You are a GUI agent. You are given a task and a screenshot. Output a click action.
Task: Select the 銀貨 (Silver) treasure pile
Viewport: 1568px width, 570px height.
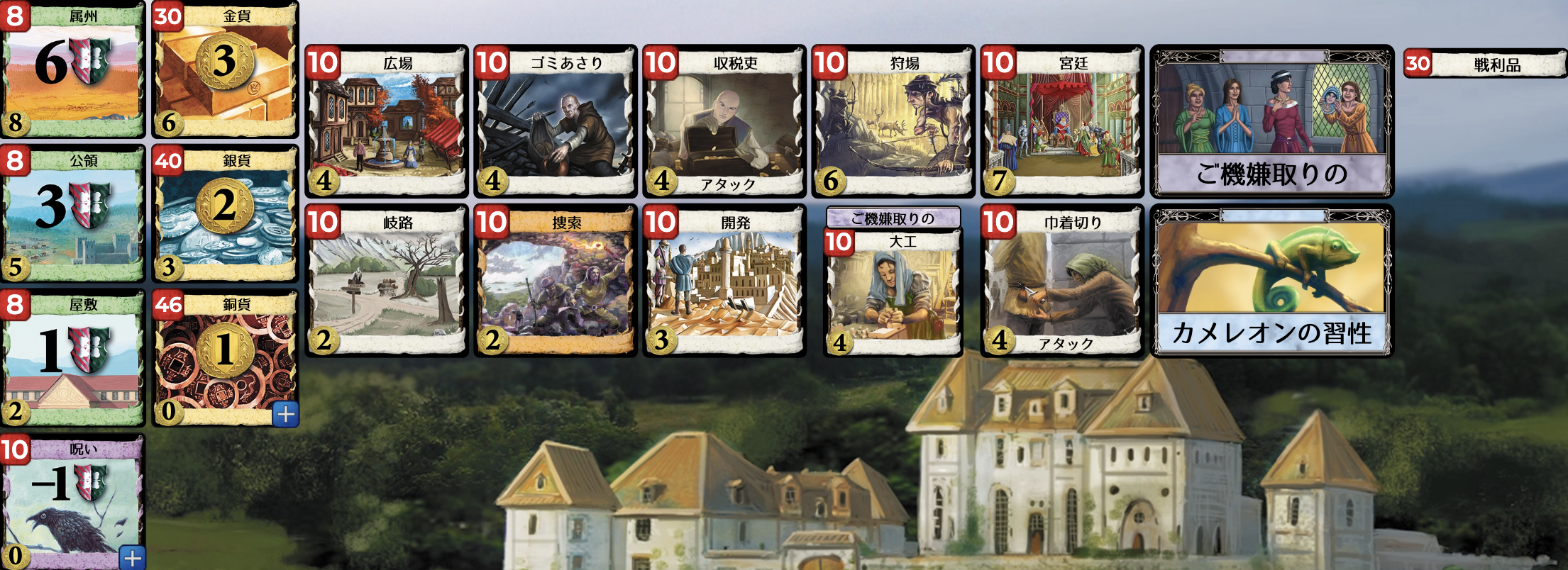coord(223,213)
